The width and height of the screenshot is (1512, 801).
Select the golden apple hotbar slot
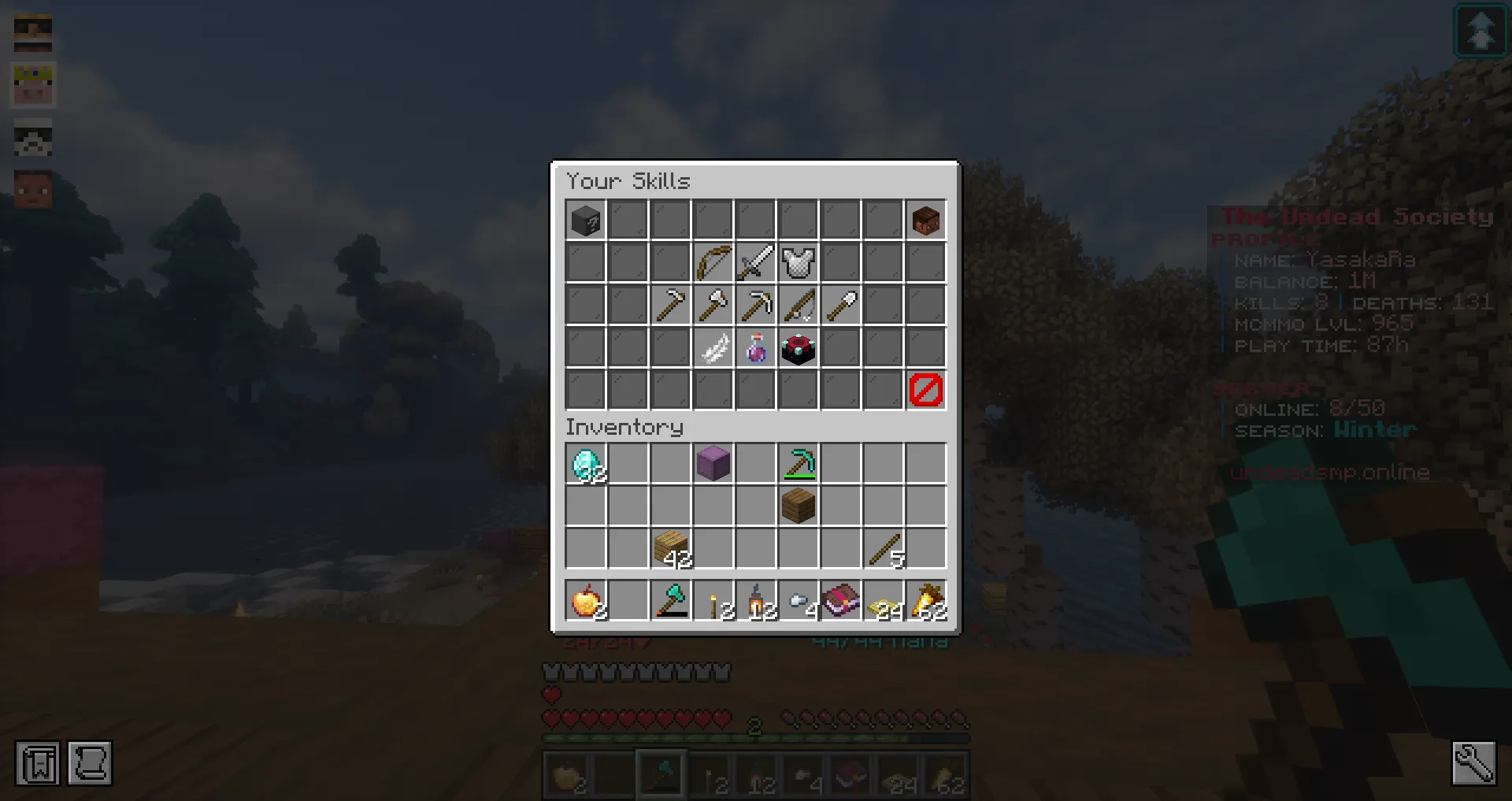[586, 603]
